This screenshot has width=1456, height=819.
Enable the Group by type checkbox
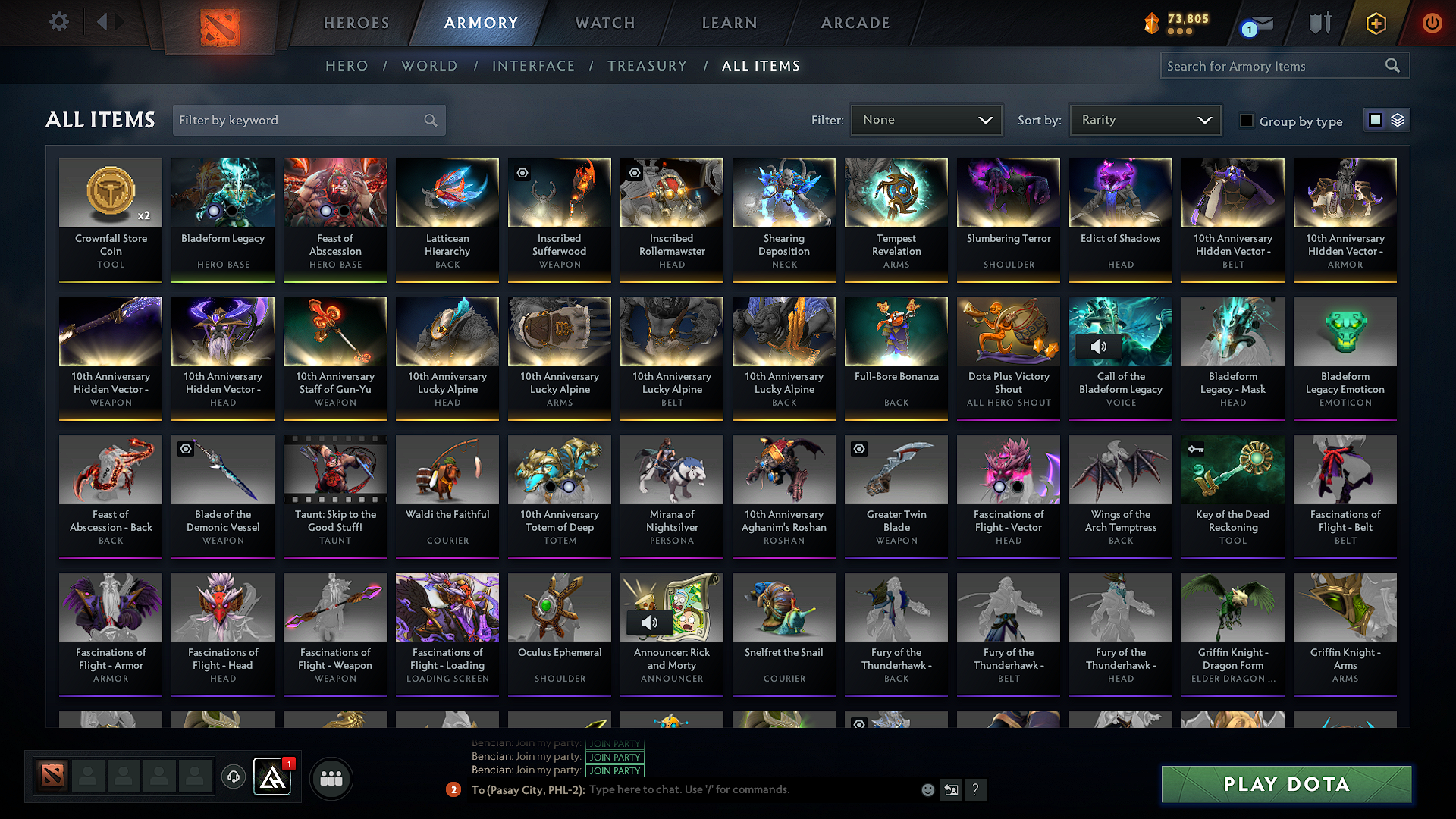[x=1246, y=121]
